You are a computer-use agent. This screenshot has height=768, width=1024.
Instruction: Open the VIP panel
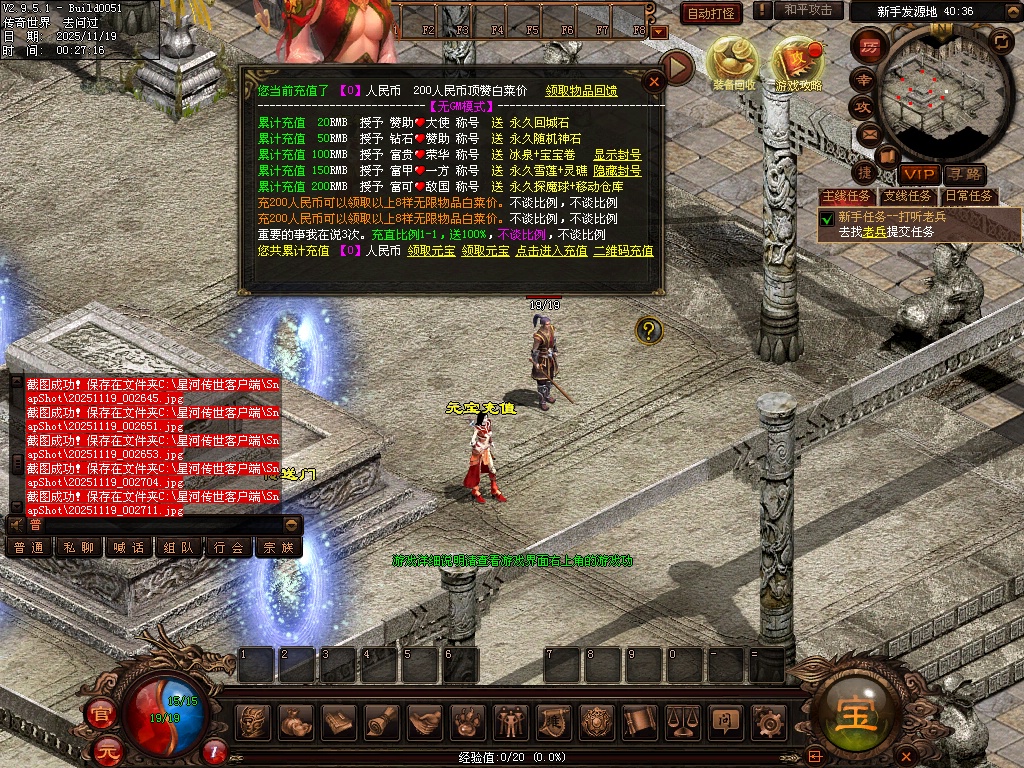(916, 174)
